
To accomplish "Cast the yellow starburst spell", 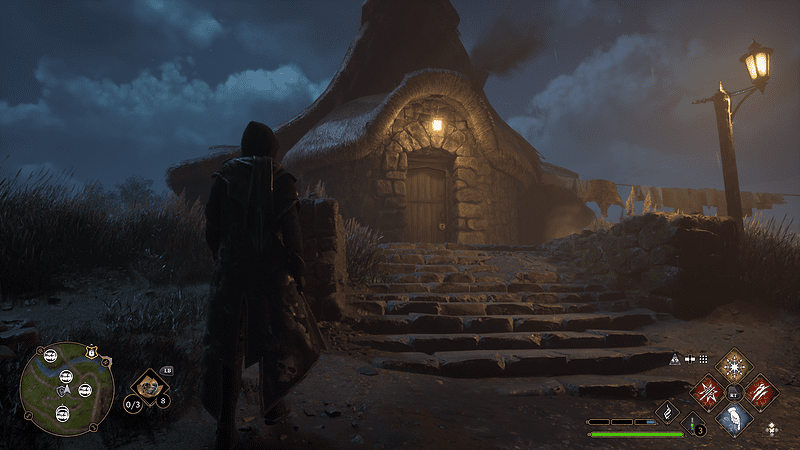I will pyautogui.click(x=735, y=365).
